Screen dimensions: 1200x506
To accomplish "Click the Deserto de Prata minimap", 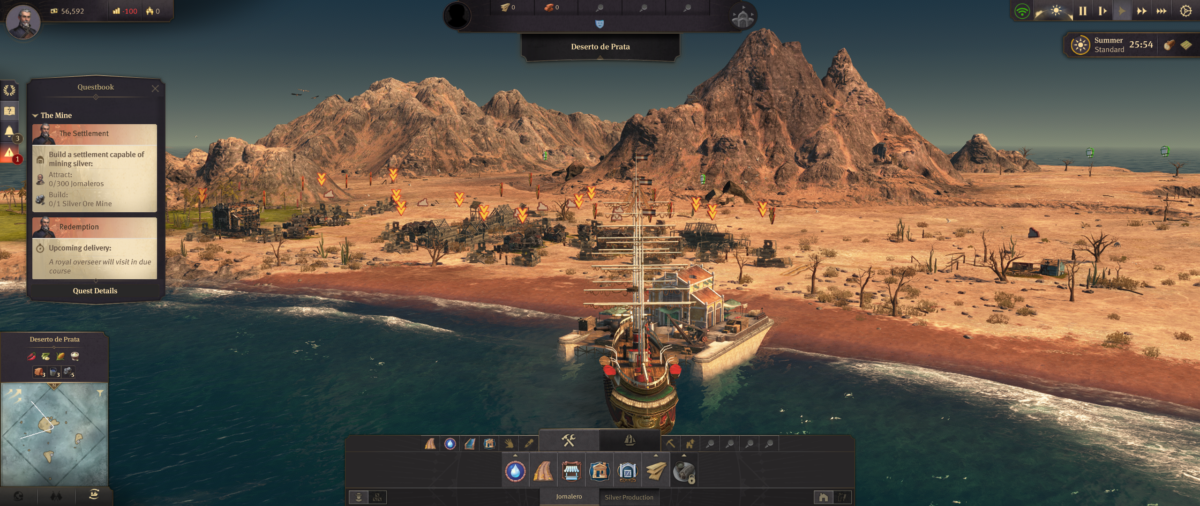I will pos(54,433).
